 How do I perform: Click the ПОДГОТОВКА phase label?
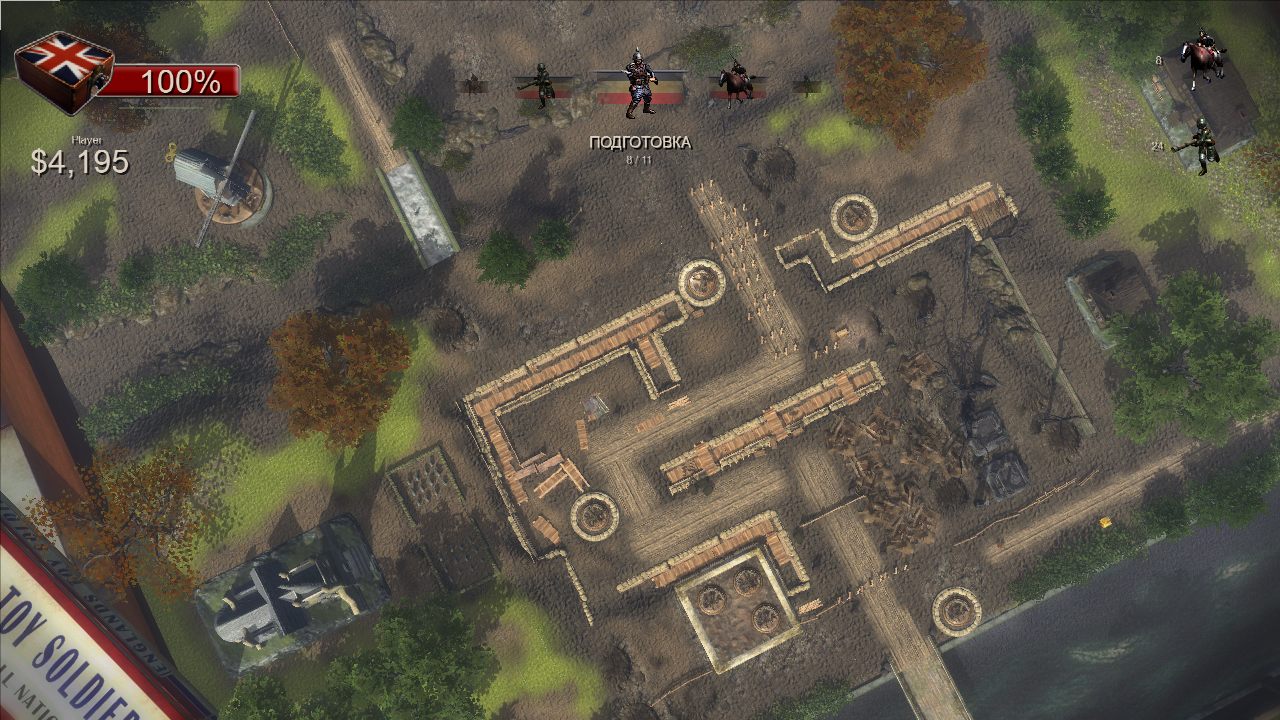[641, 142]
